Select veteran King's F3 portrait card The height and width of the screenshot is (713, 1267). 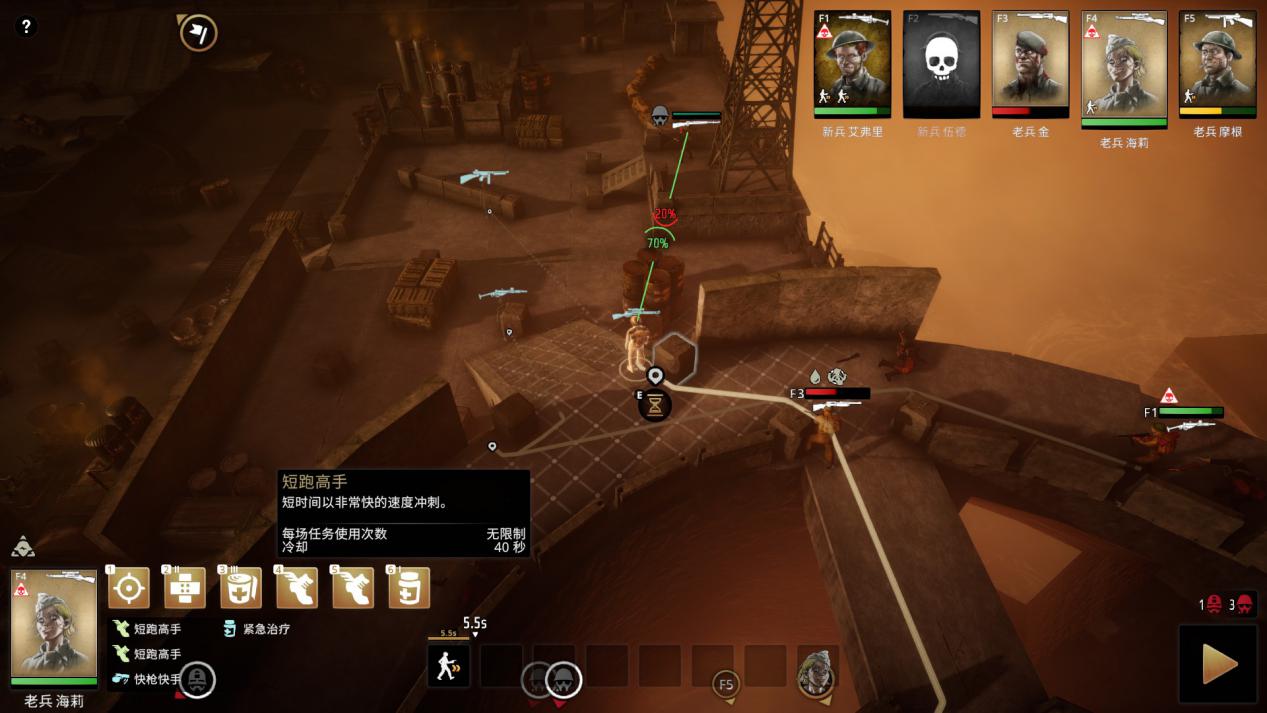1030,64
